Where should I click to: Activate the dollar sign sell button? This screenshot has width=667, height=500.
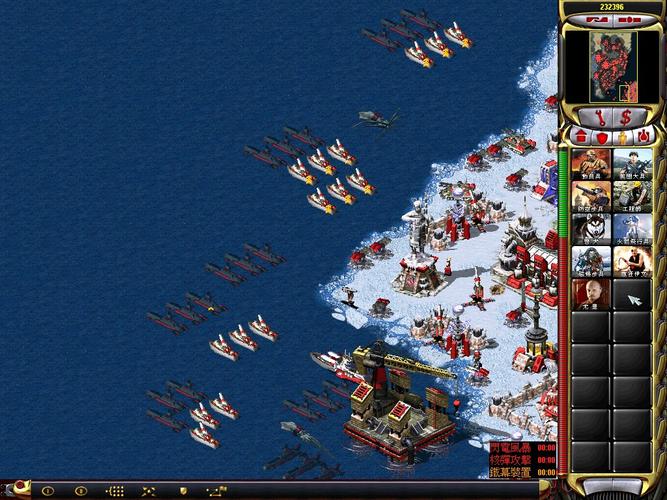(627, 119)
